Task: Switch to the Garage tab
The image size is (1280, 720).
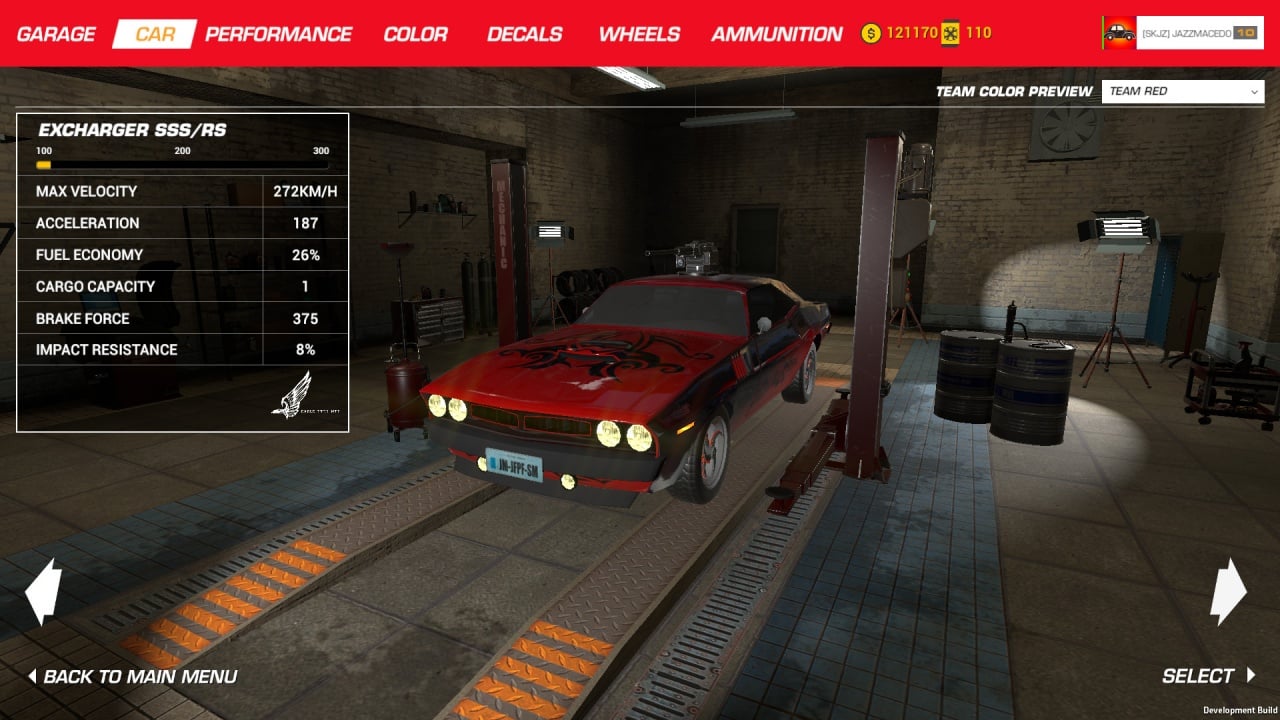Action: 56,34
